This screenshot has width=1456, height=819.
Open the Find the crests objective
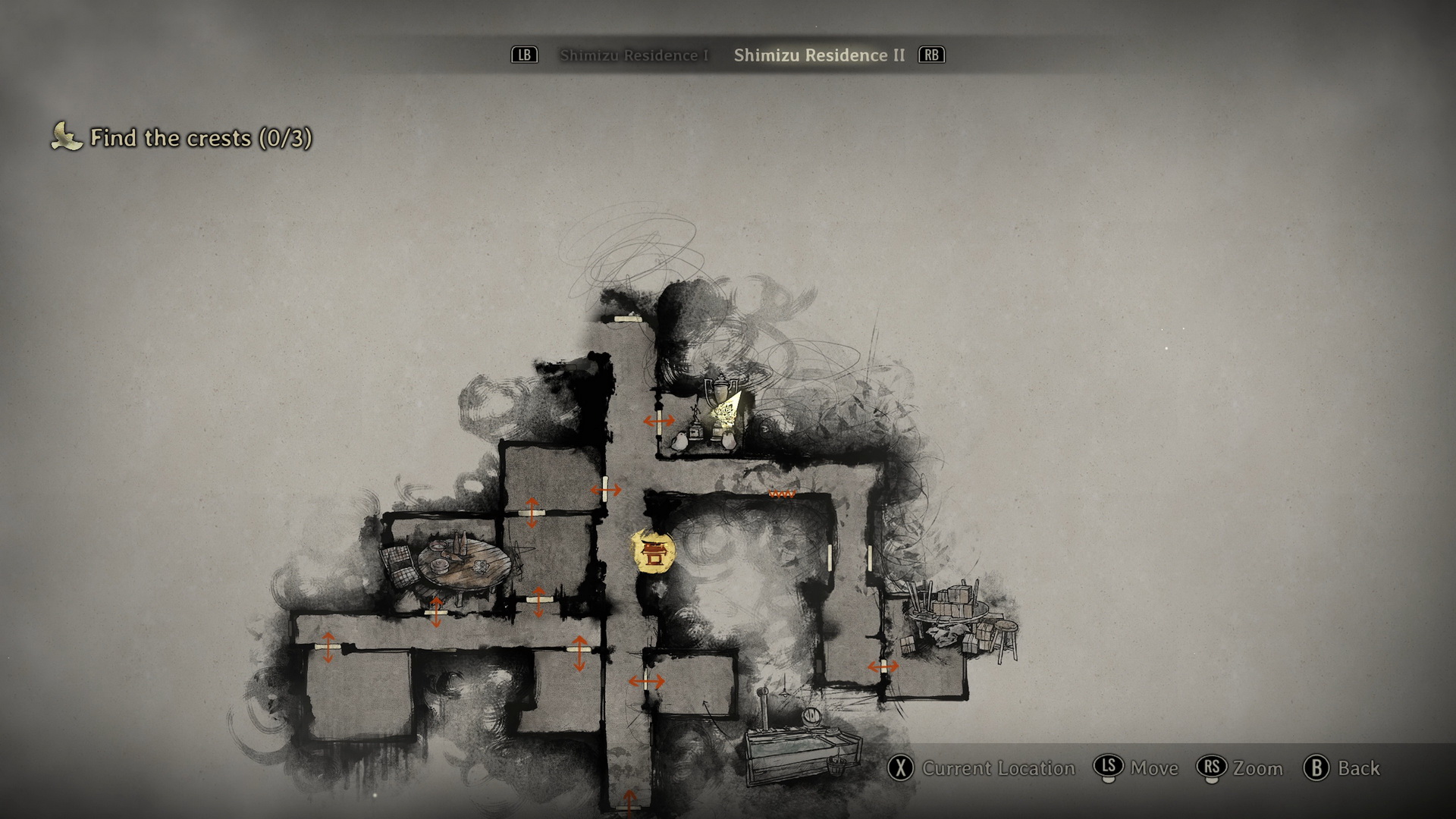click(200, 138)
